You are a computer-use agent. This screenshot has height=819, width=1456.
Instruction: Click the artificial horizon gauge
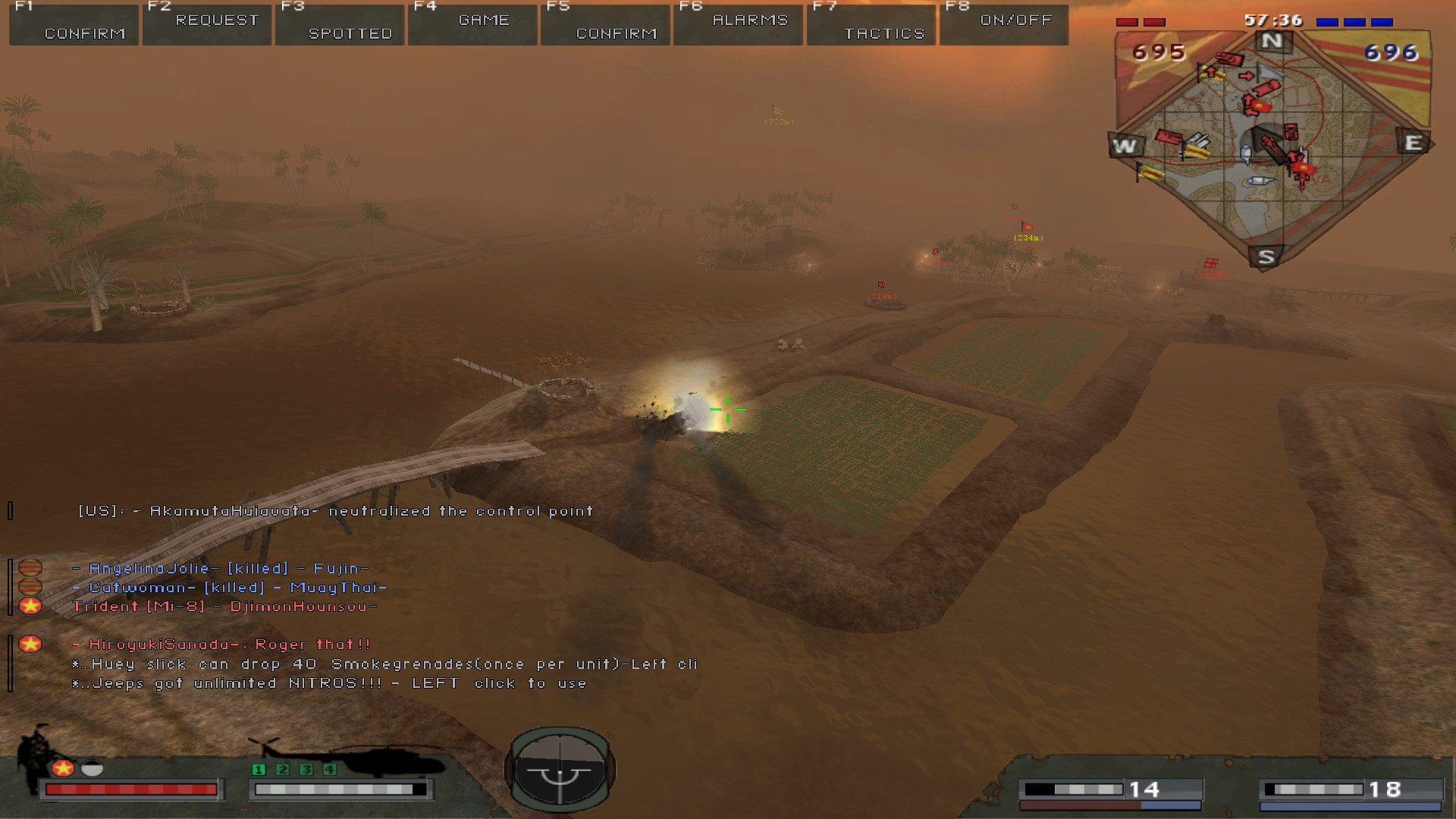(x=560, y=770)
